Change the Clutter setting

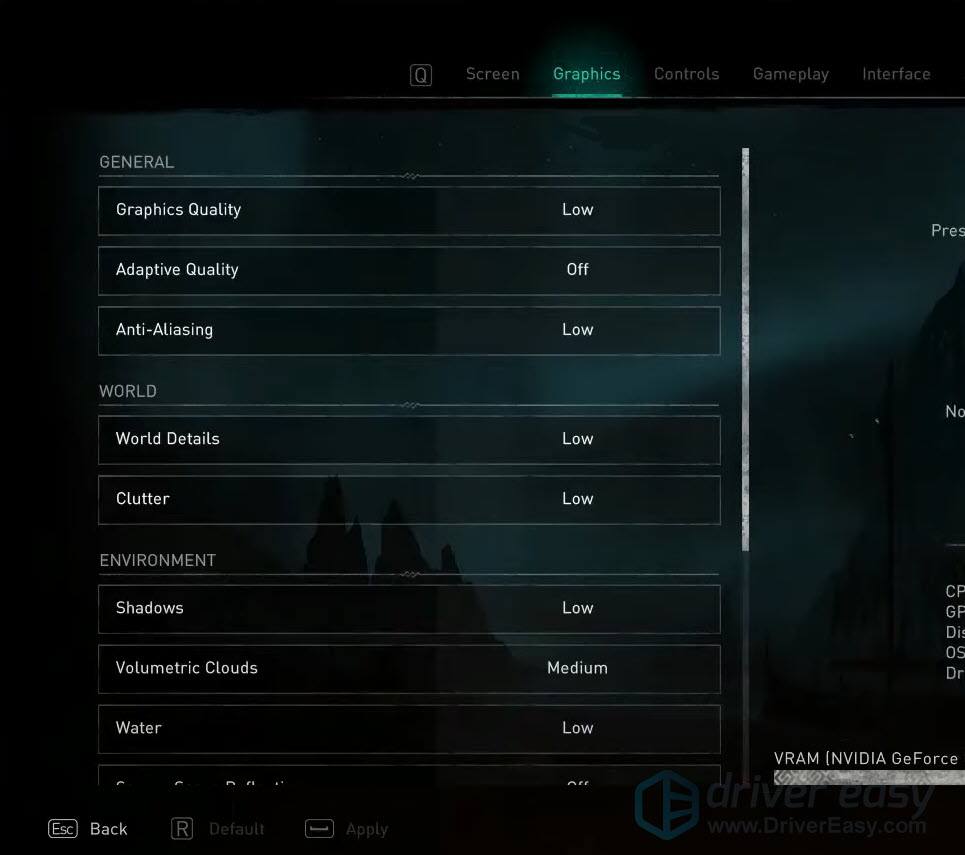click(409, 499)
